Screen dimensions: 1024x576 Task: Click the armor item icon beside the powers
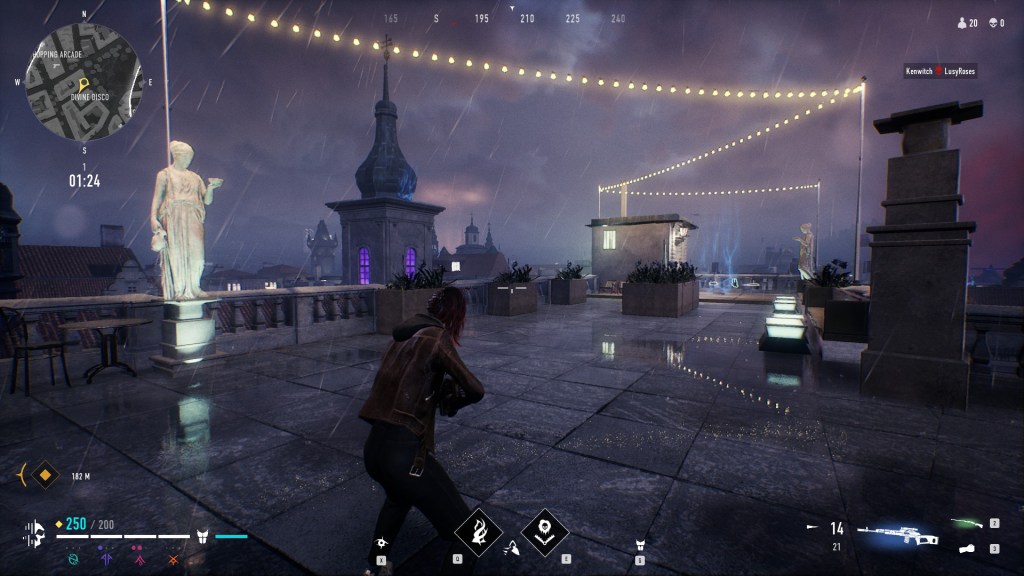[641, 545]
